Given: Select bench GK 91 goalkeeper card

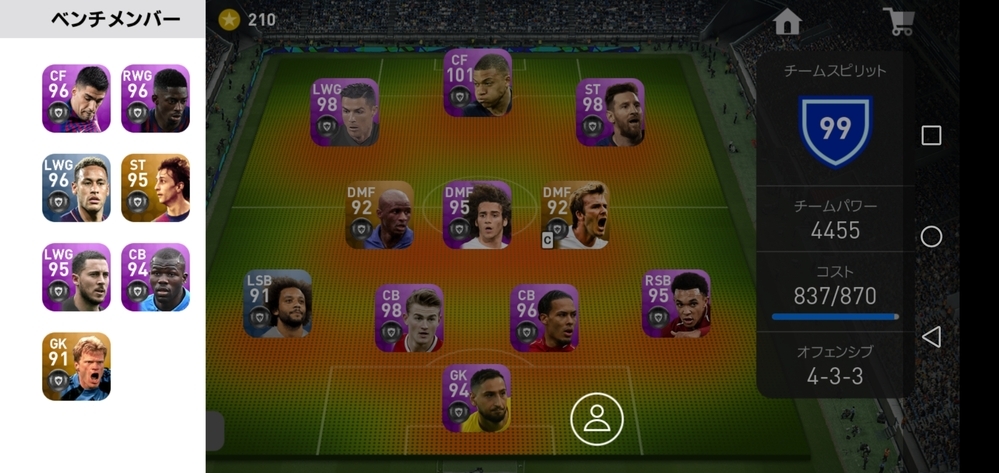Looking at the screenshot, I should click(76, 366).
